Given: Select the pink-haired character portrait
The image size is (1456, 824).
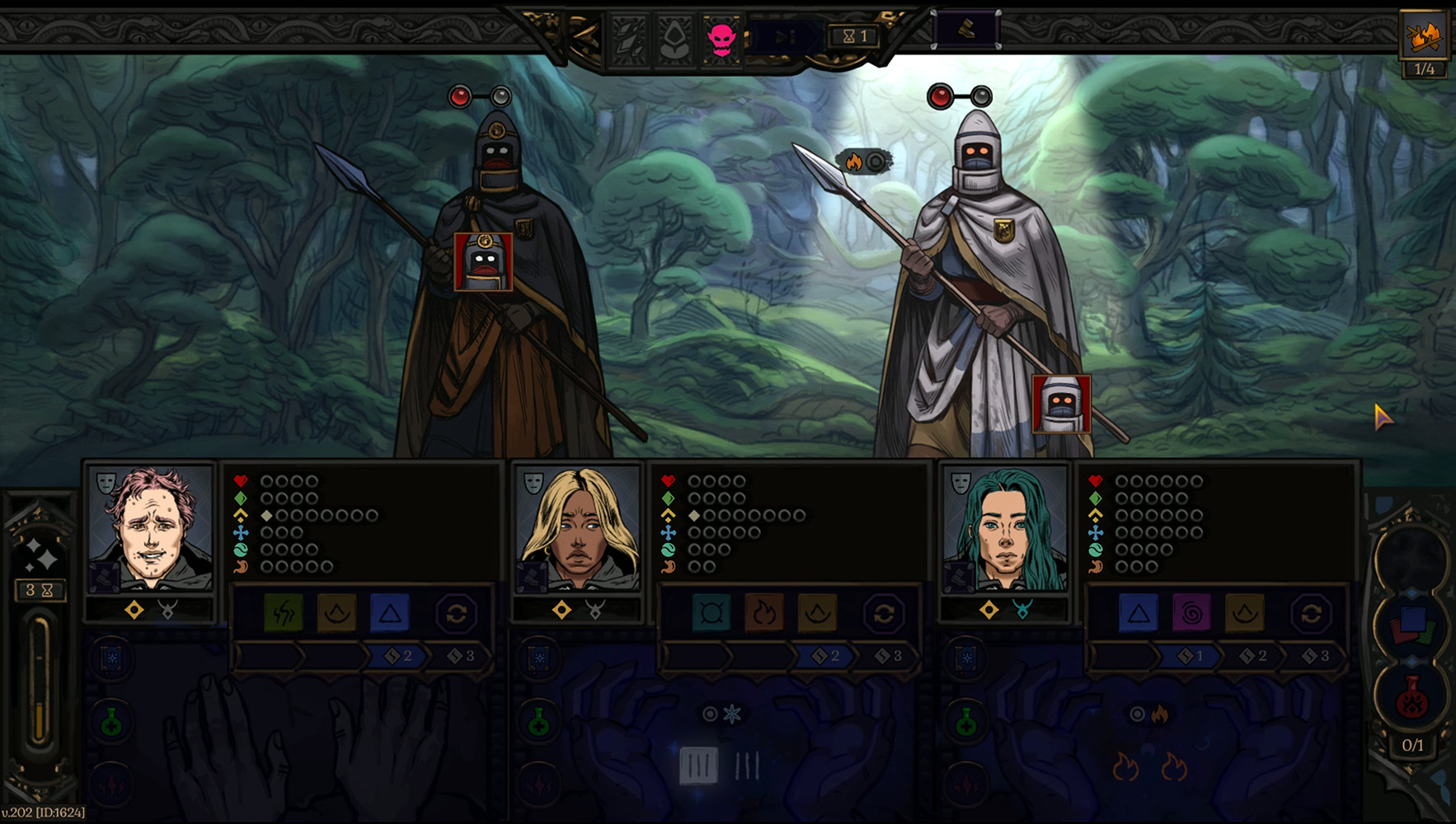Looking at the screenshot, I should pos(149,528).
